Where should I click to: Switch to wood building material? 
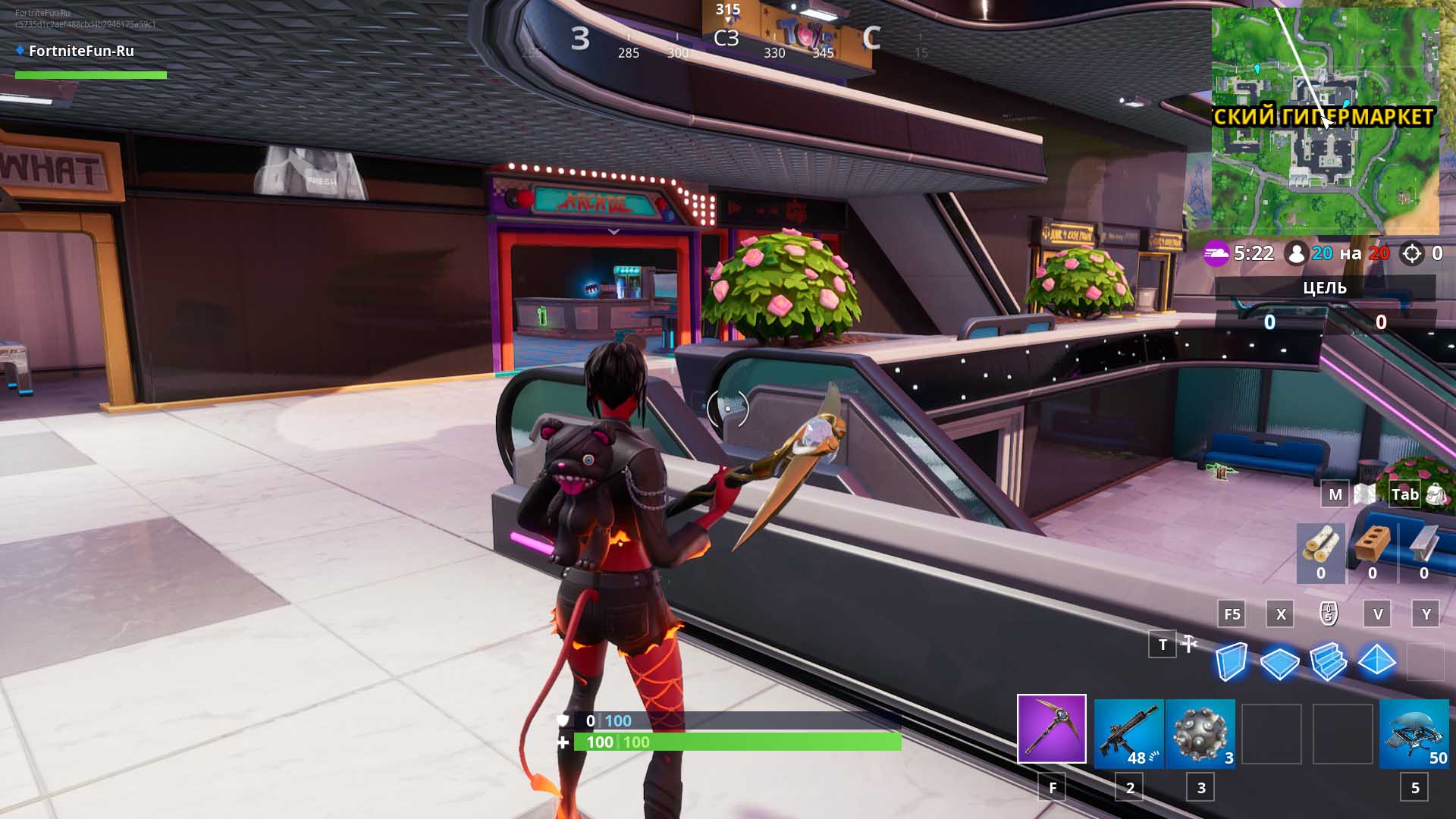(1321, 552)
